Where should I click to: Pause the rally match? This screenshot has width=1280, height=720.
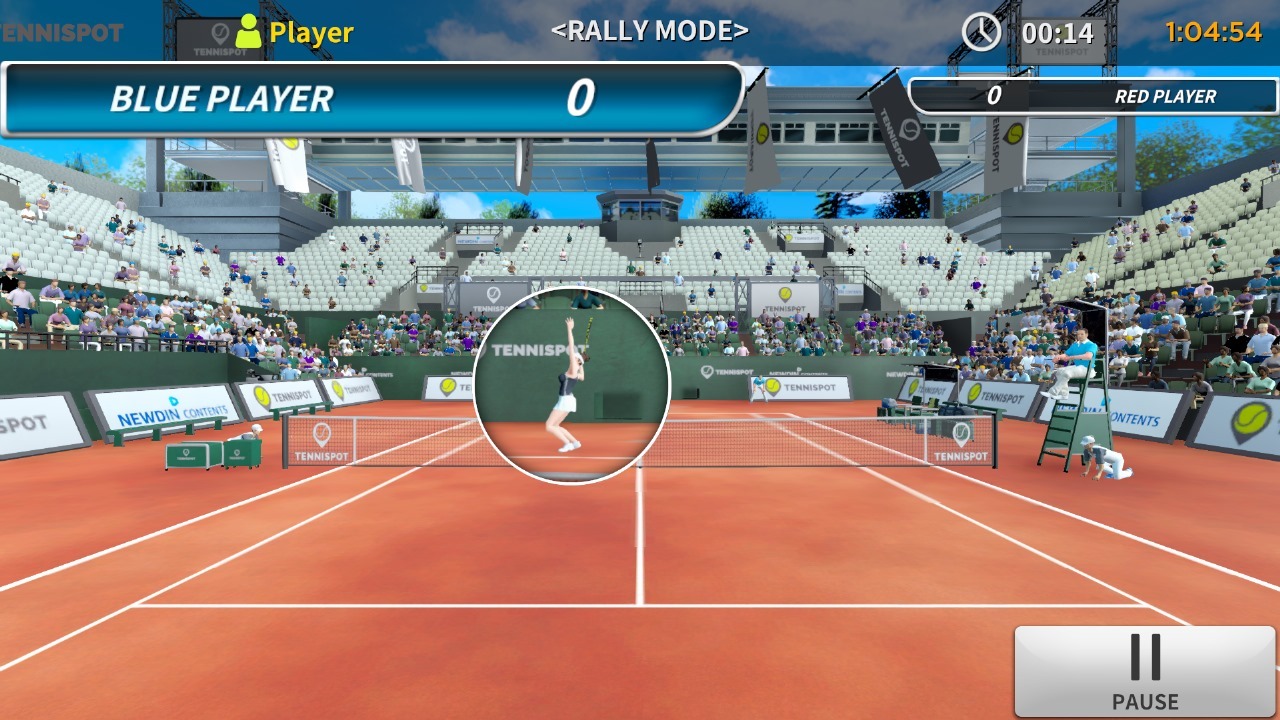[1145, 671]
